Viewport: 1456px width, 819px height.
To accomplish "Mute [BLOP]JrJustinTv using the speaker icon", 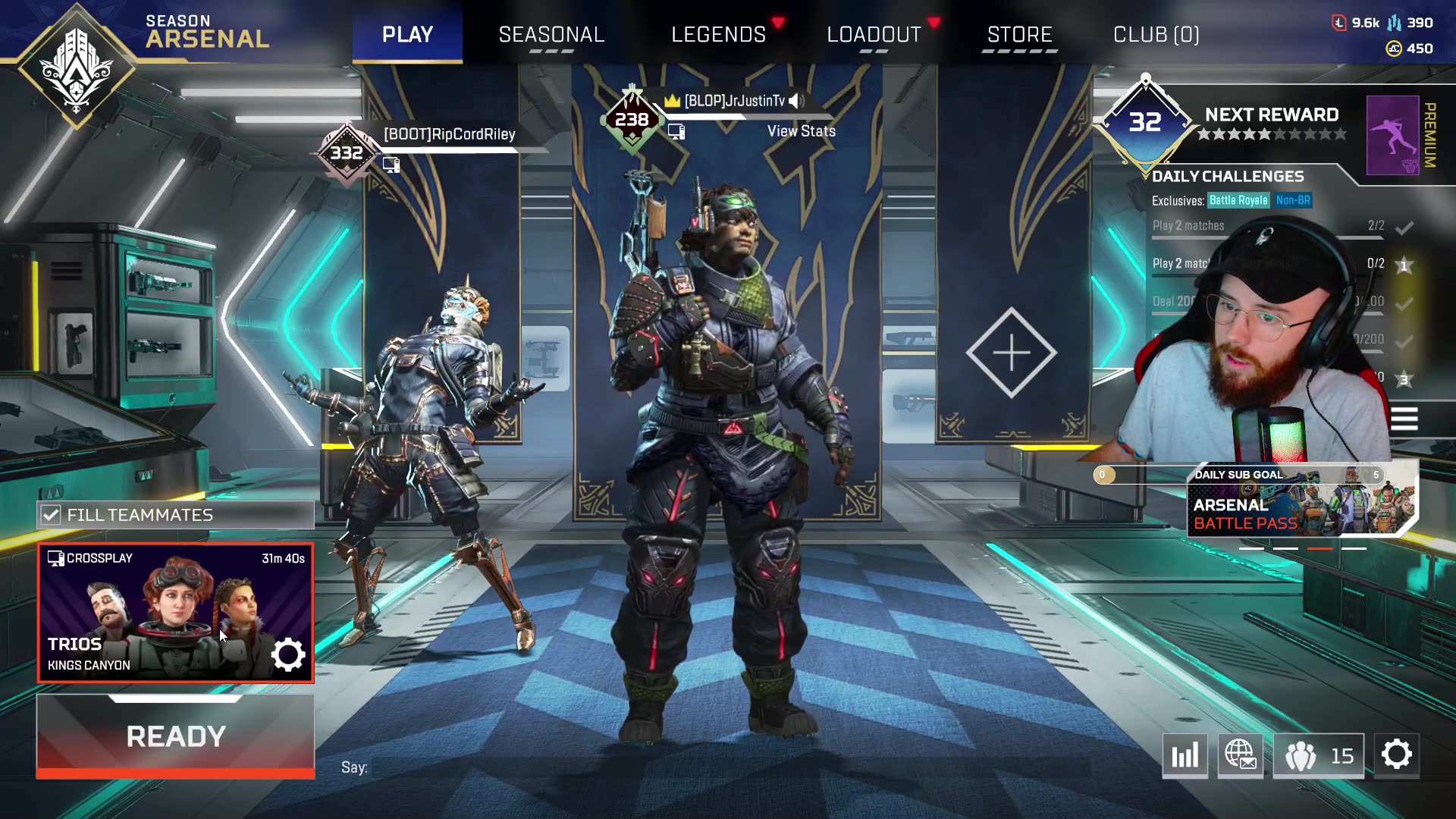I will point(796,99).
